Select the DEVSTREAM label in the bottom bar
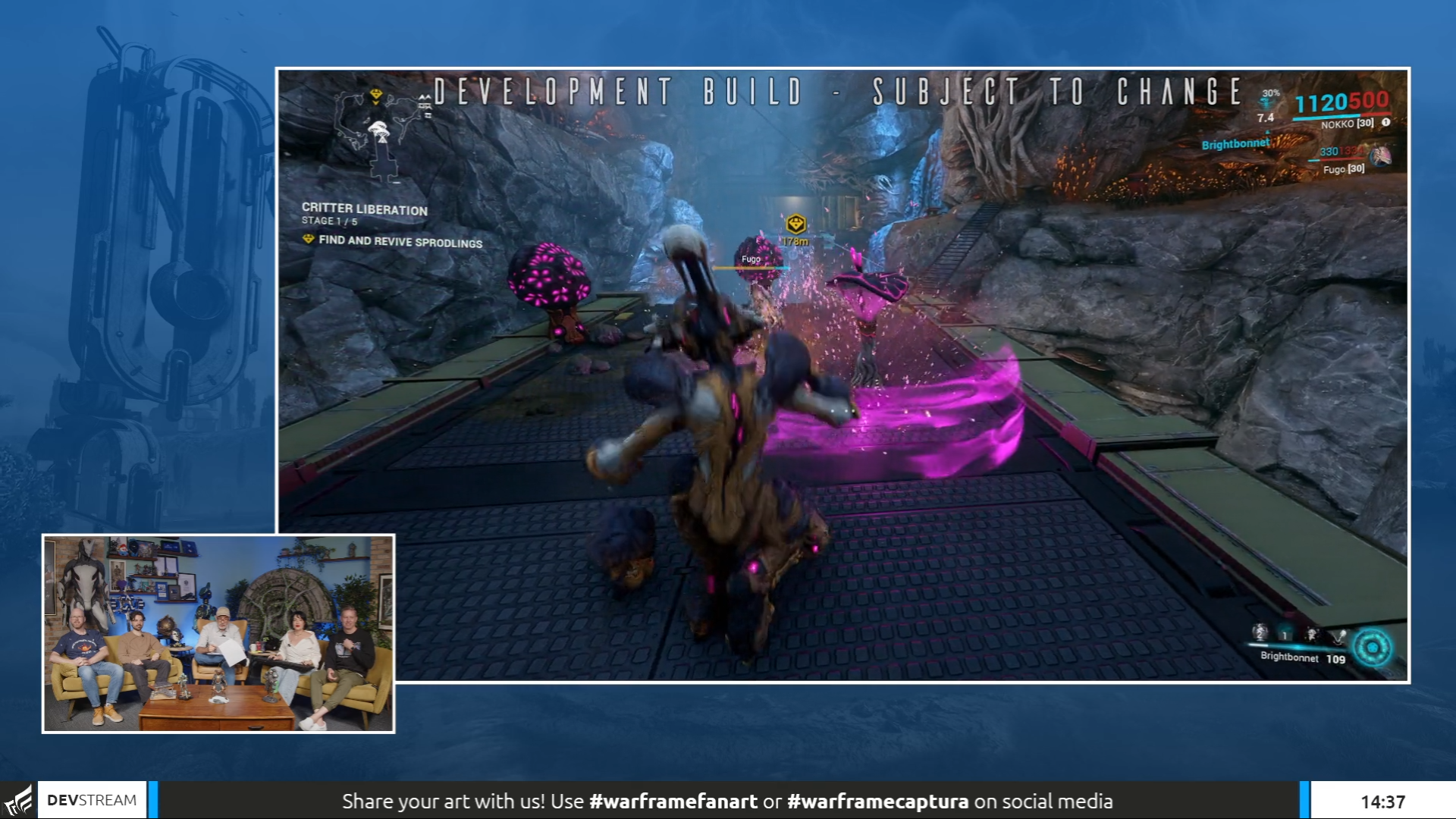Image resolution: width=1456 pixels, height=819 pixels. (91, 799)
